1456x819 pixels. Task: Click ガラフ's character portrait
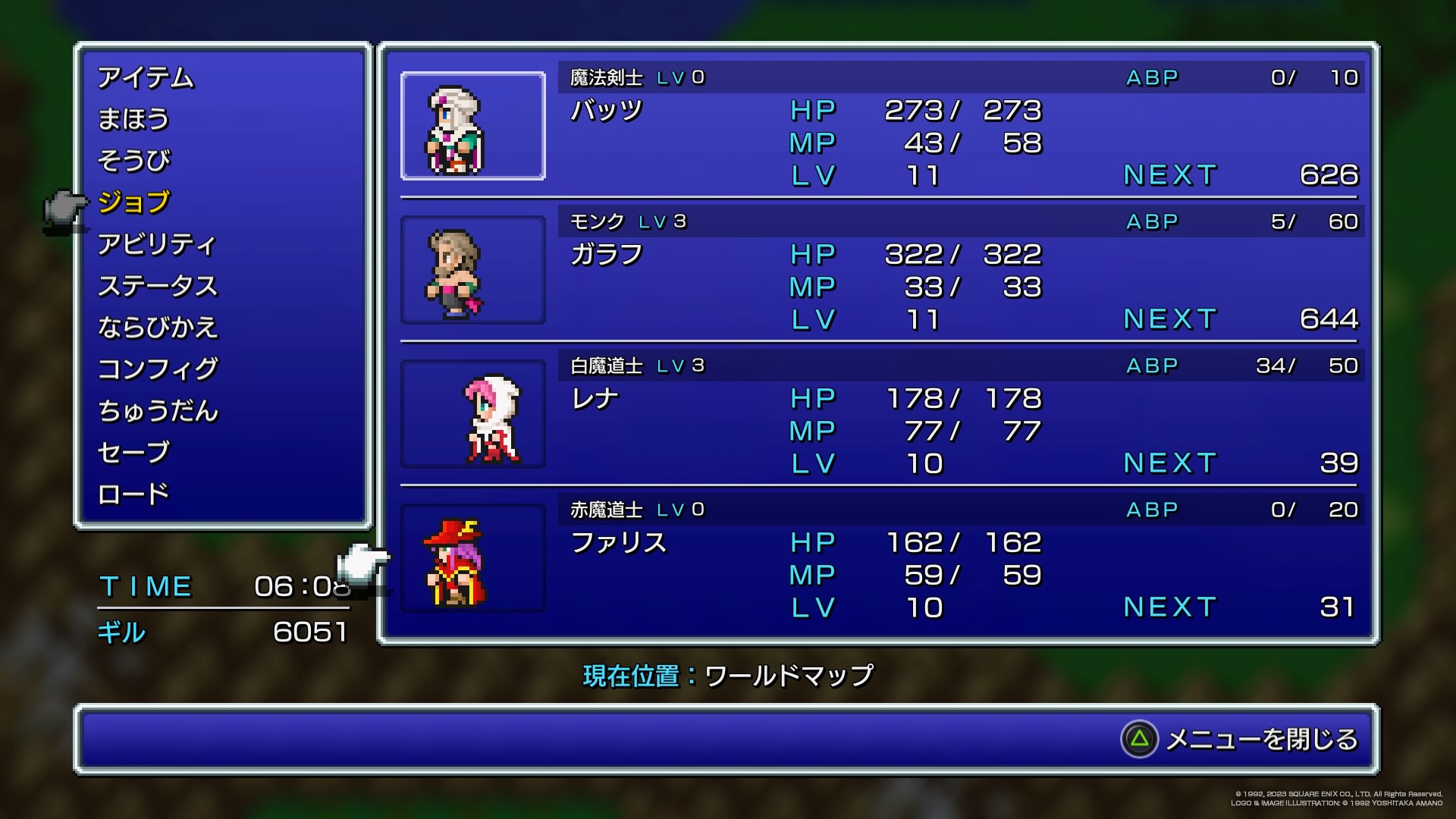(x=472, y=270)
